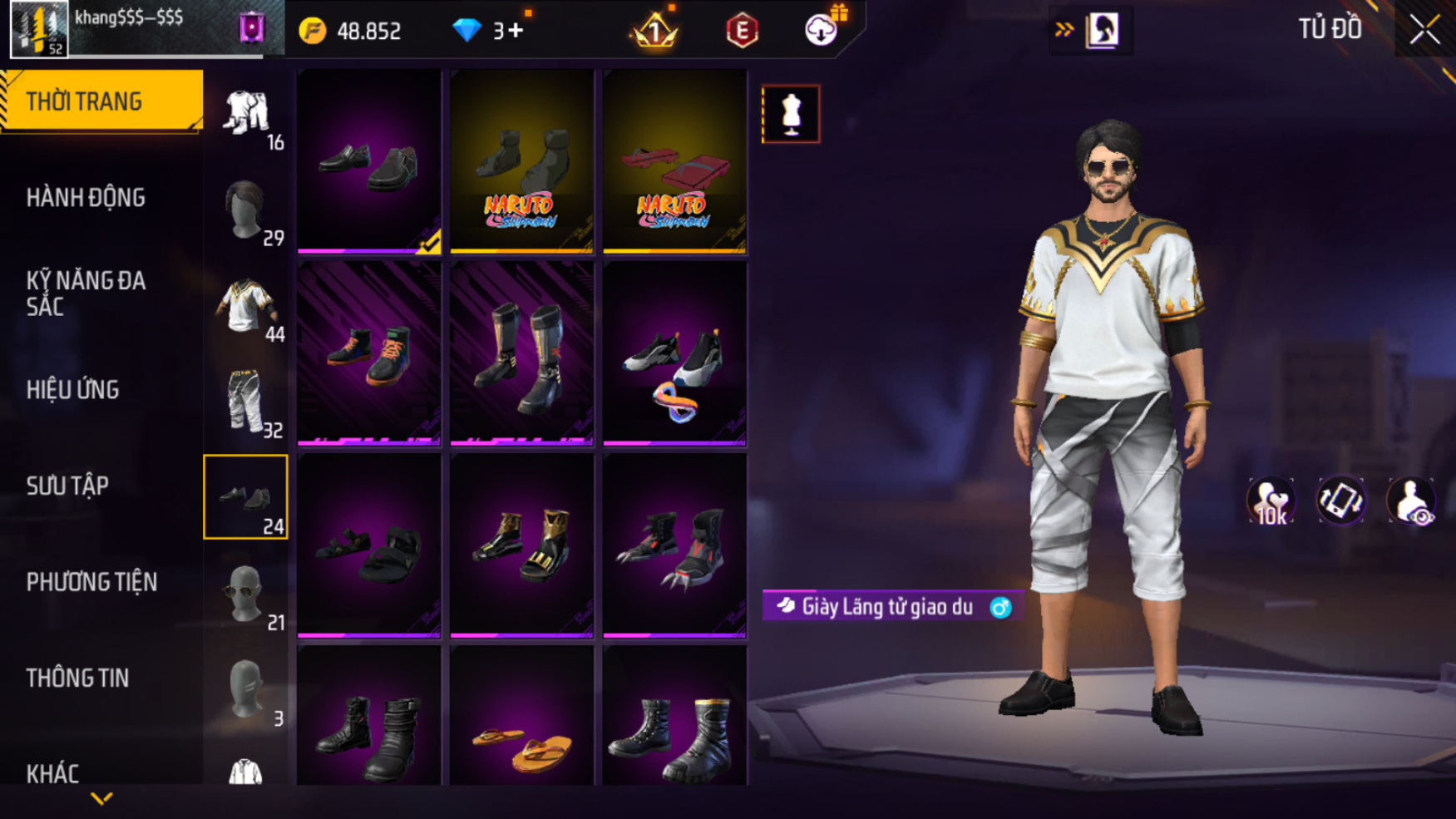
Task: Close the wardrobe with the X button
Action: 1424,30
